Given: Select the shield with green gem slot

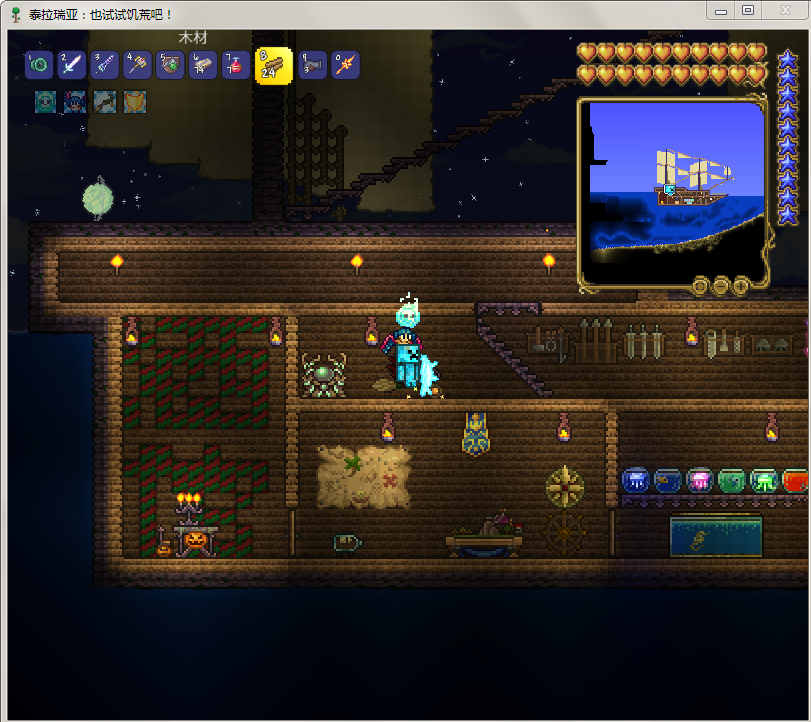Looking at the screenshot, I should tap(170, 65).
